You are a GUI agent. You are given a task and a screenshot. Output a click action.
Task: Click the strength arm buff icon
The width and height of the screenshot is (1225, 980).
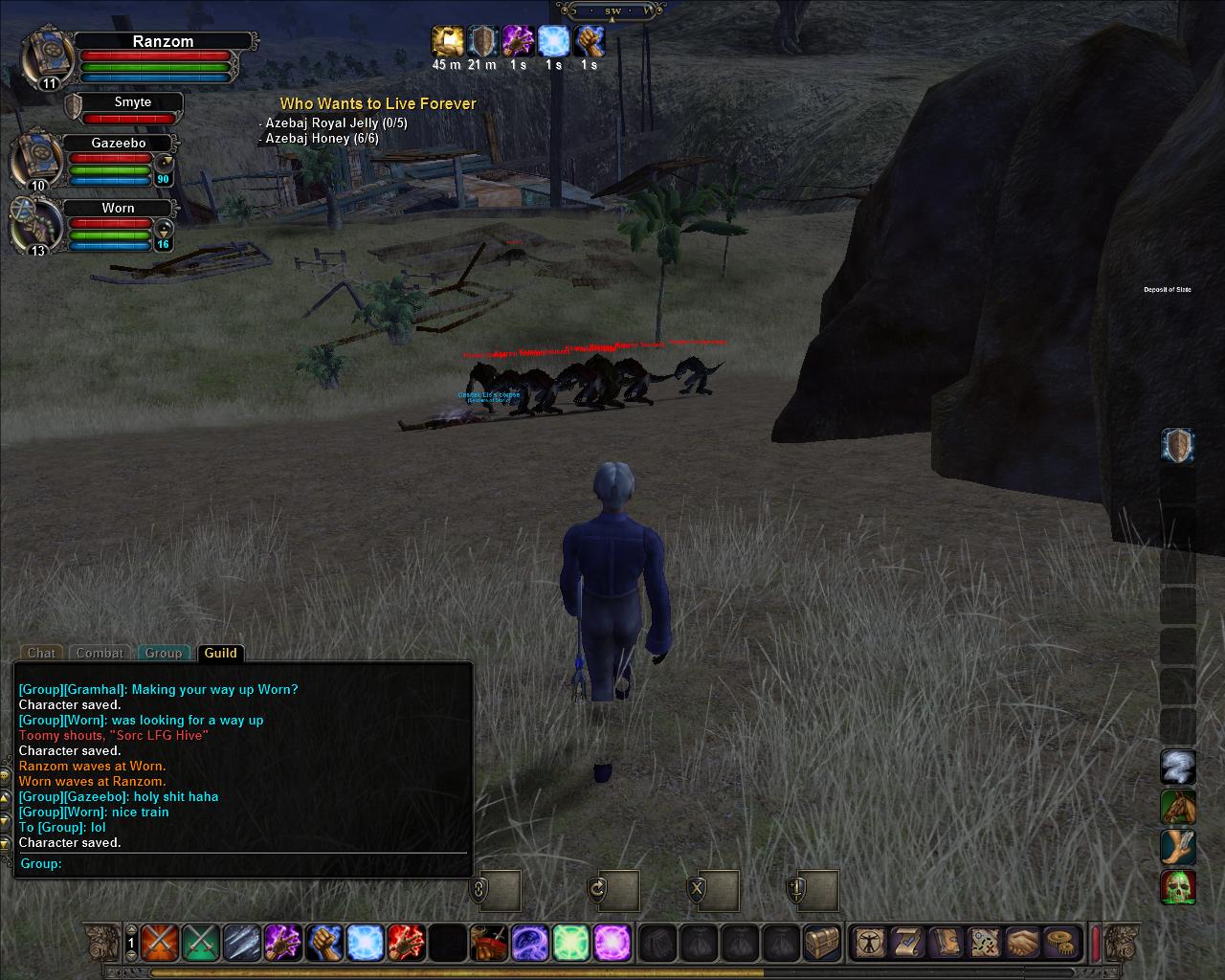(588, 41)
